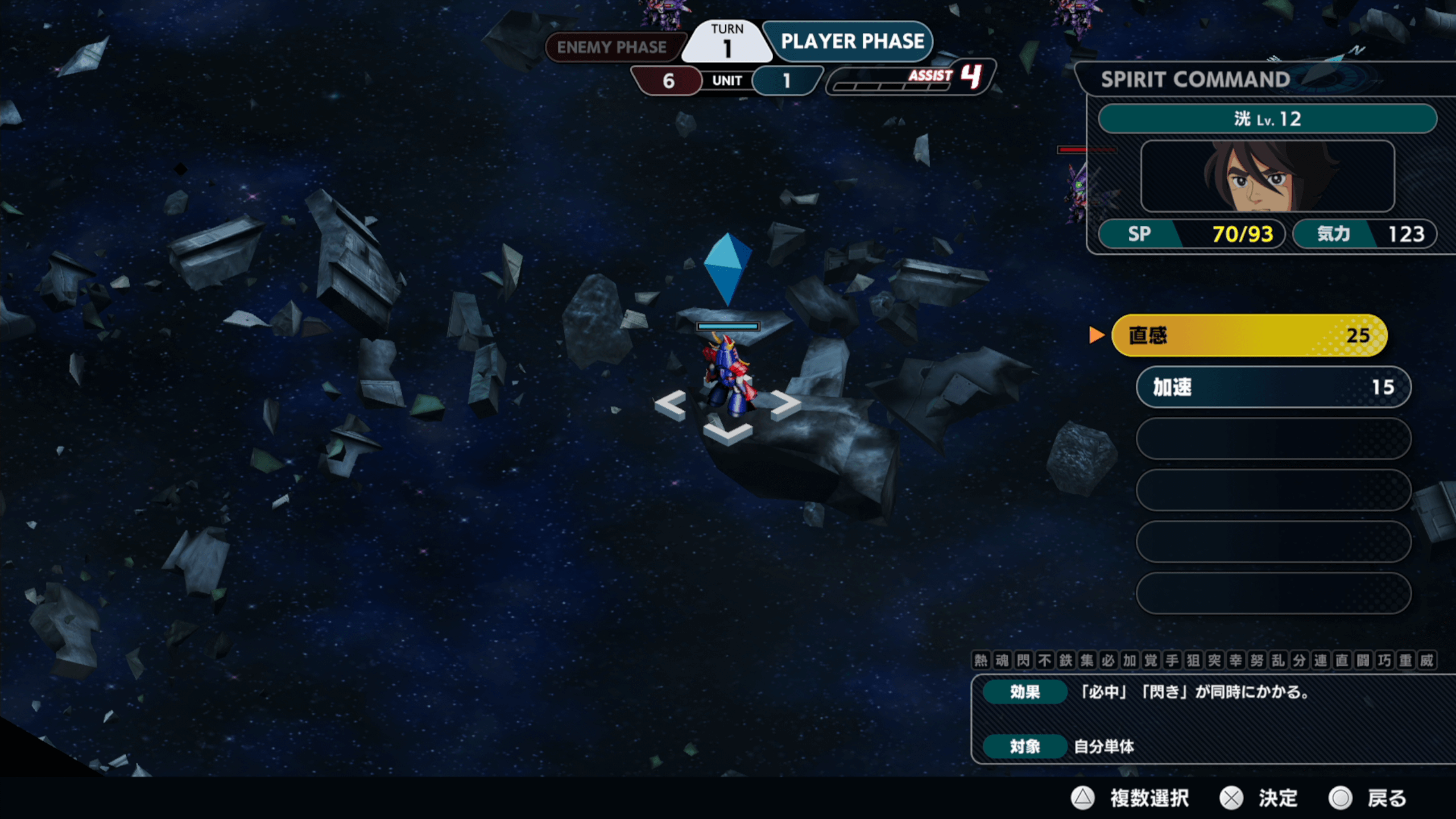Choose the 加速 spirit command
Screen dimensions: 1456x819
point(1273,387)
